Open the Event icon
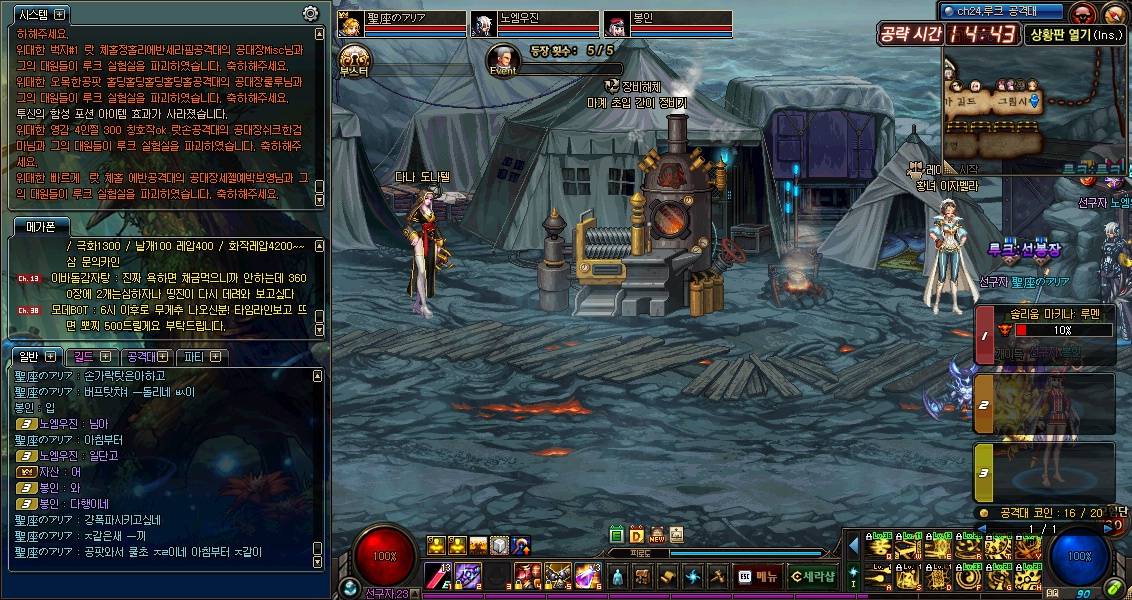This screenshot has height=600, width=1132. [504, 58]
